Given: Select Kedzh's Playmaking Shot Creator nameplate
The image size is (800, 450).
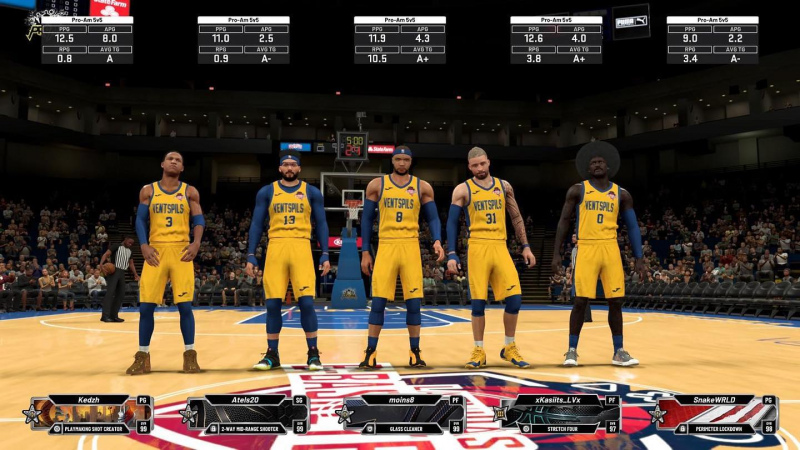Looking at the screenshot, I should [90, 414].
